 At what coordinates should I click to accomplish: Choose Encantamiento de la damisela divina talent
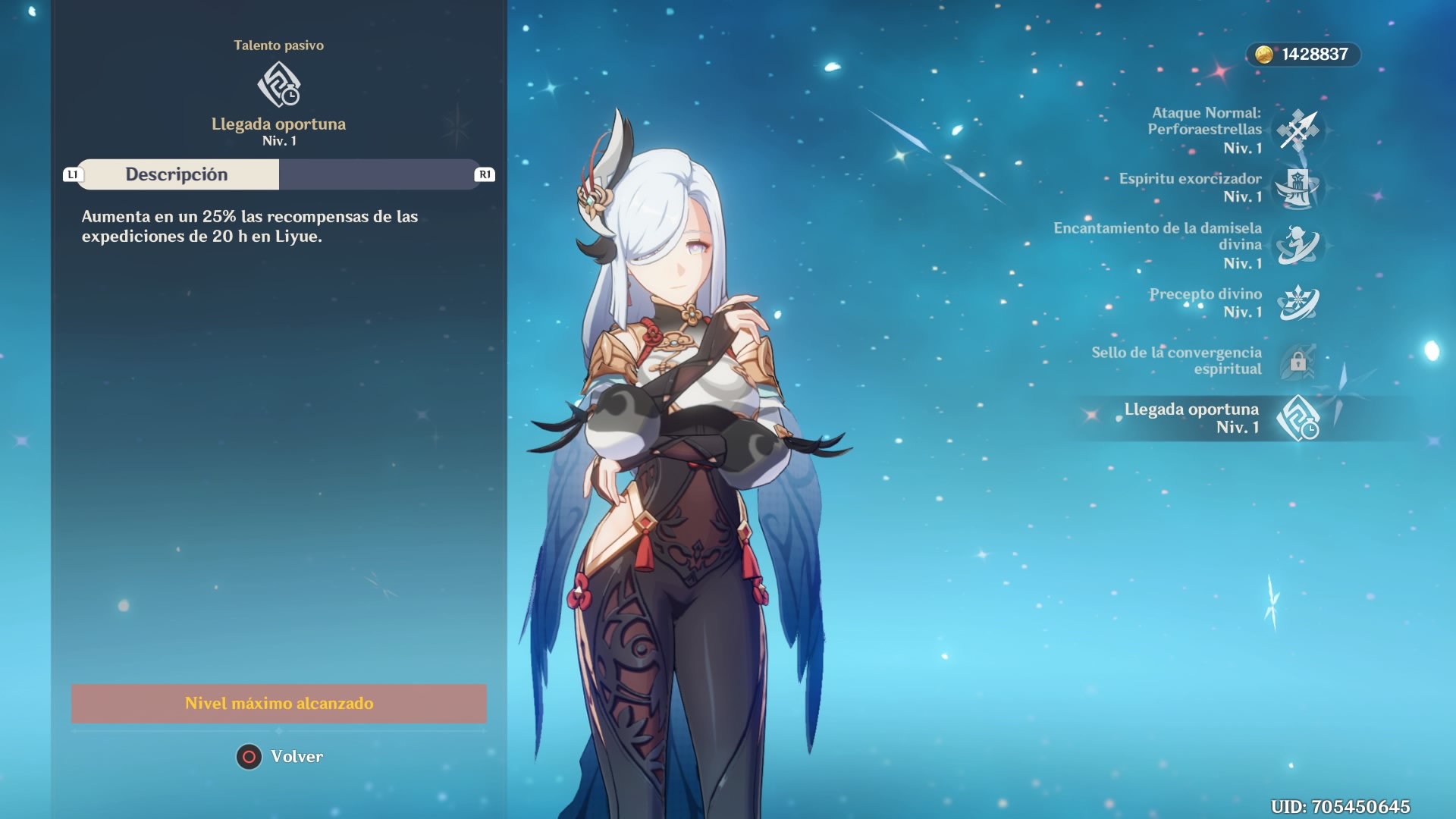1298,245
